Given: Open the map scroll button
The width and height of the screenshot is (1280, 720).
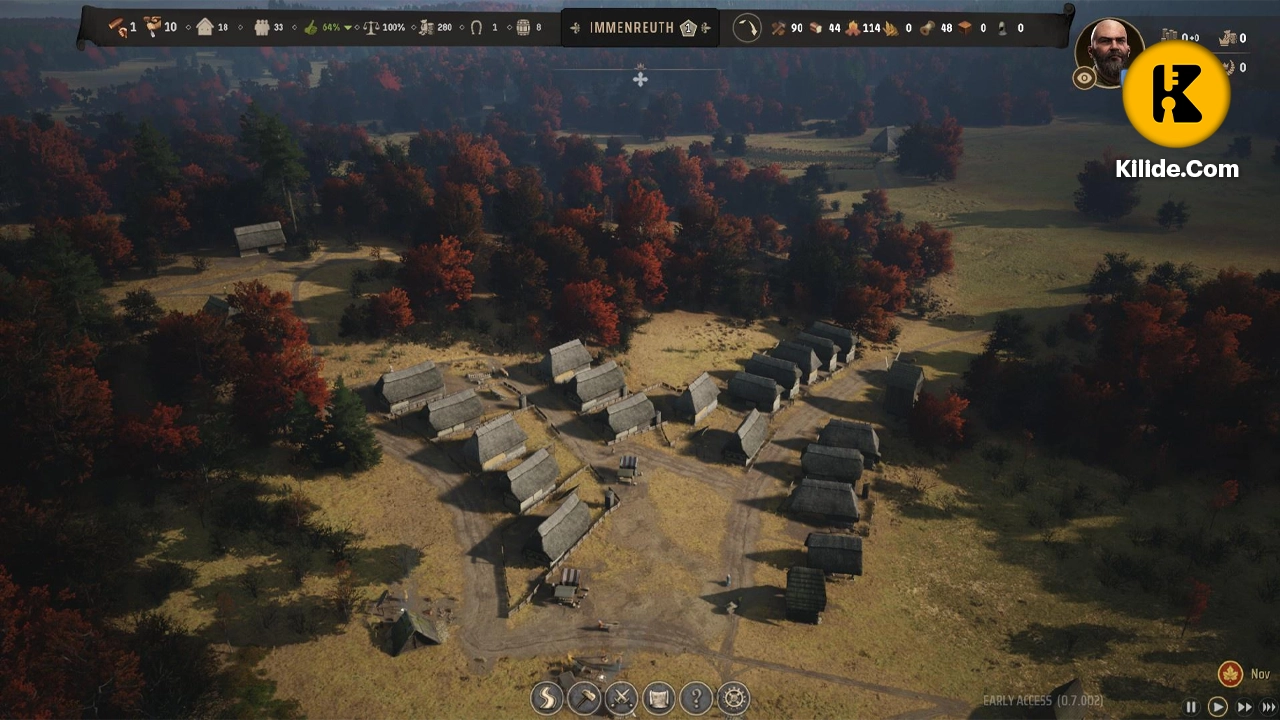Looking at the screenshot, I should click(658, 697).
